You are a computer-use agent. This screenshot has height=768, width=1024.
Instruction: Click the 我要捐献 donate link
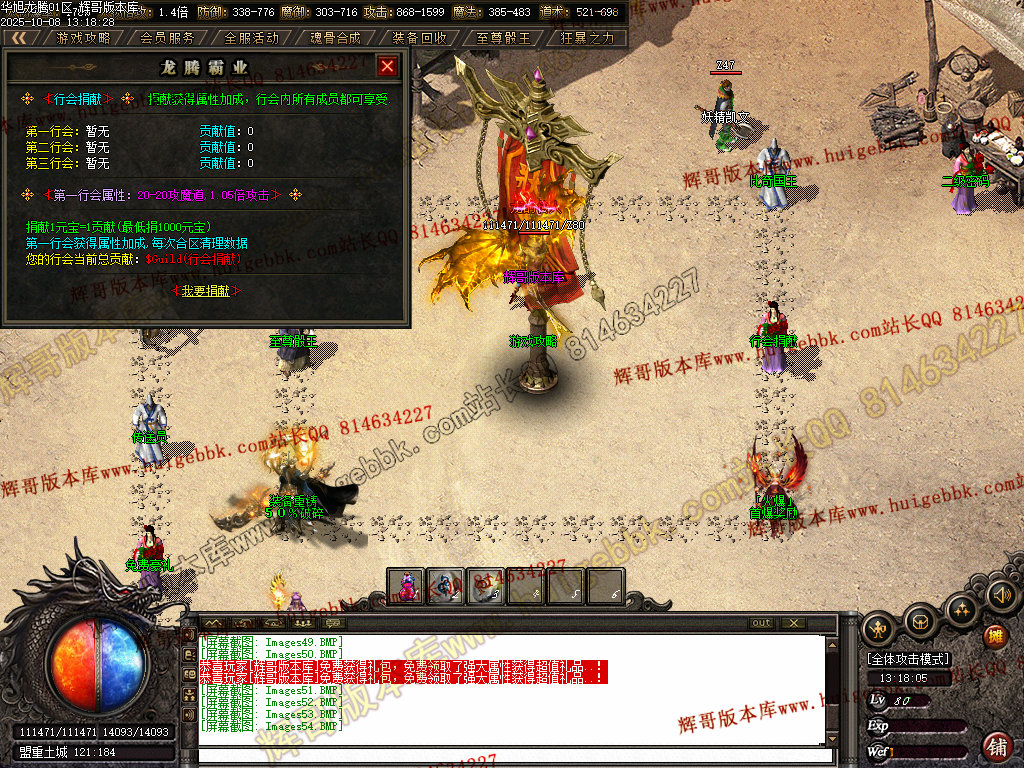[x=207, y=290]
